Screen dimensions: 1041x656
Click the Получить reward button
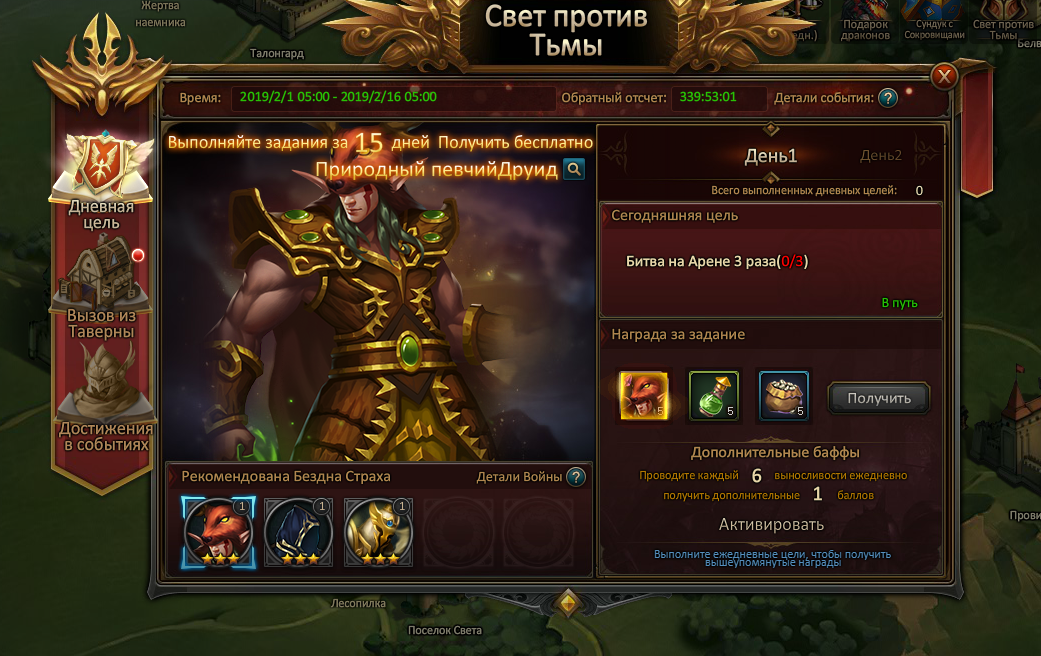[x=878, y=398]
